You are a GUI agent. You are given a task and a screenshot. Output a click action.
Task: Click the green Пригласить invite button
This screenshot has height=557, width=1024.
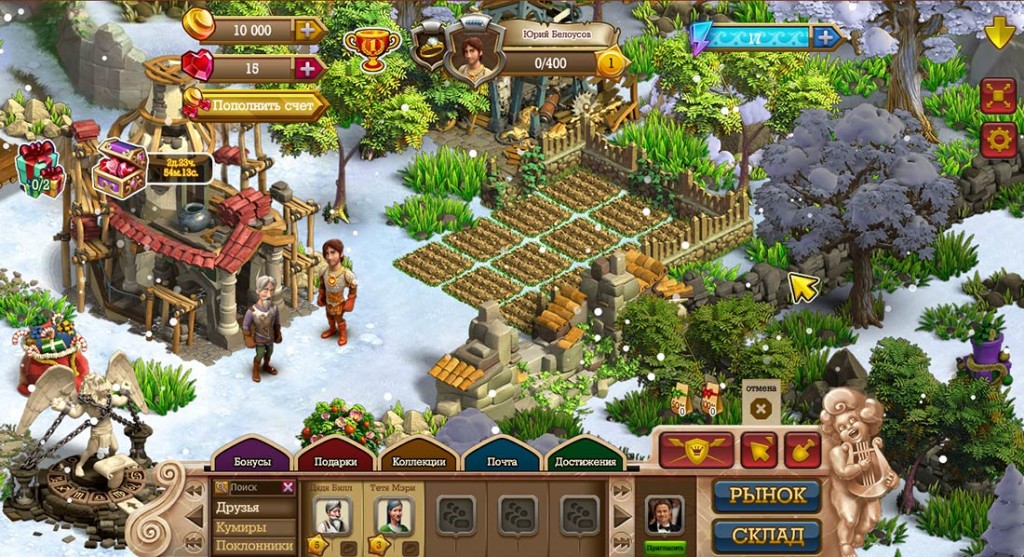click(x=665, y=547)
